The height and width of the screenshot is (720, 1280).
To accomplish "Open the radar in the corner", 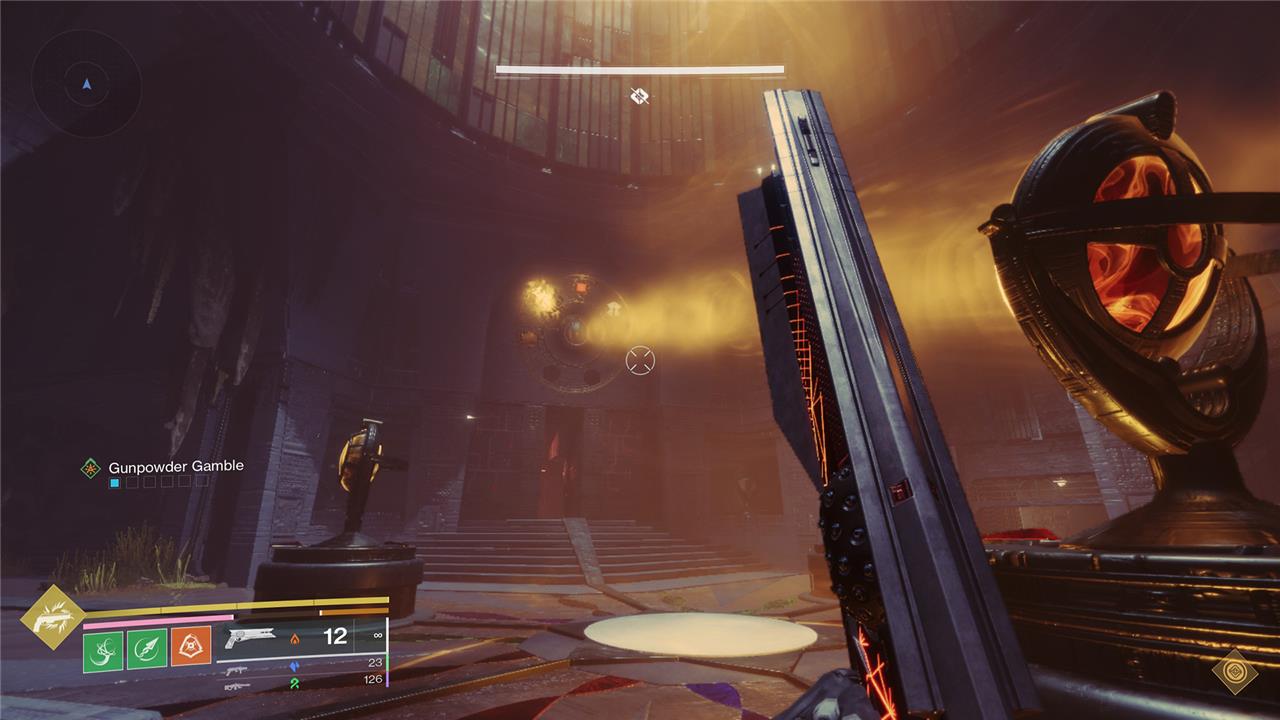I will [x=87, y=84].
